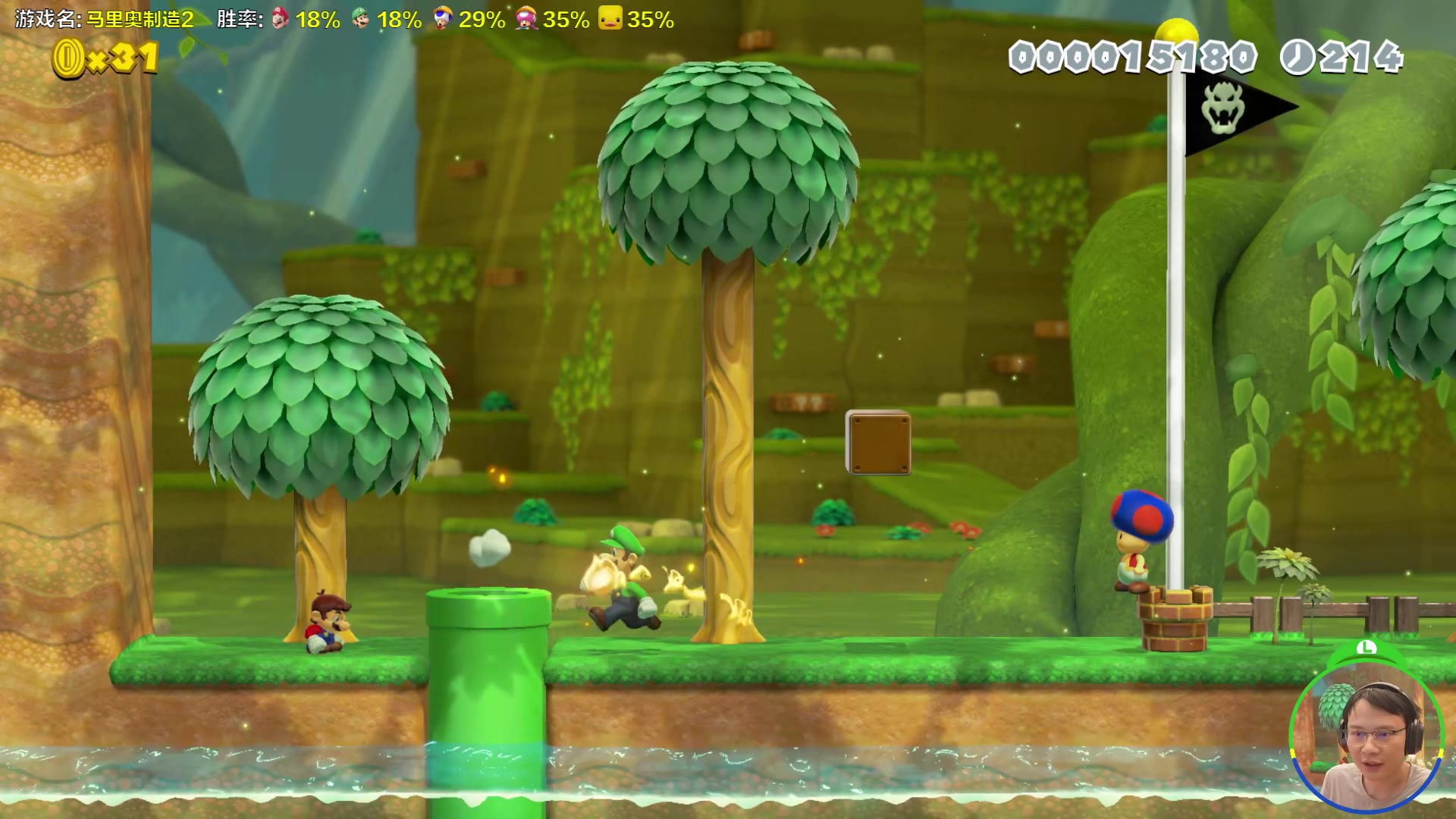Viewport: 1456px width, 819px height.
Task: Choose the Toadette win-rate icon
Action: (526, 18)
